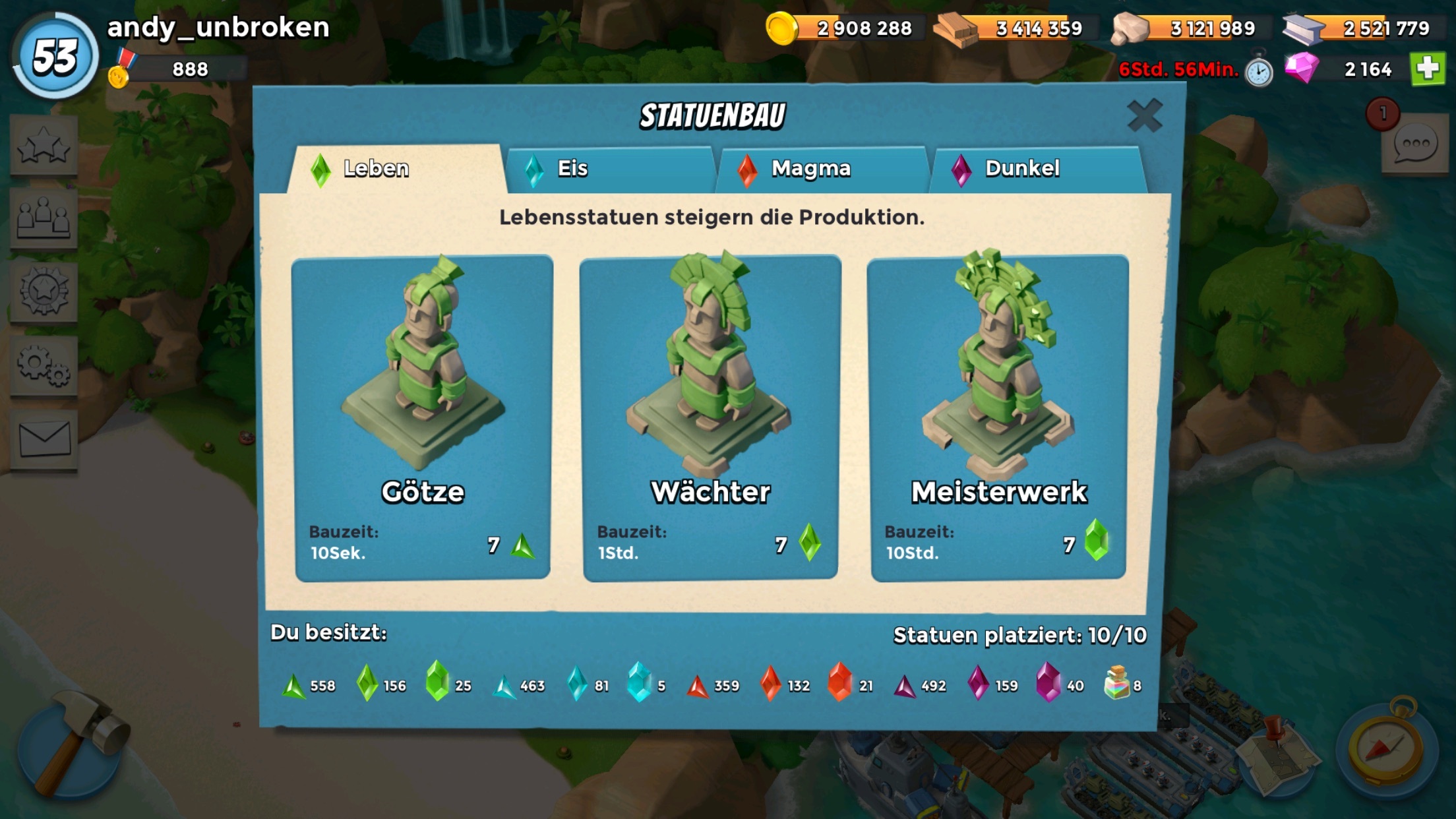Pick the Wächter statue card

(x=710, y=418)
